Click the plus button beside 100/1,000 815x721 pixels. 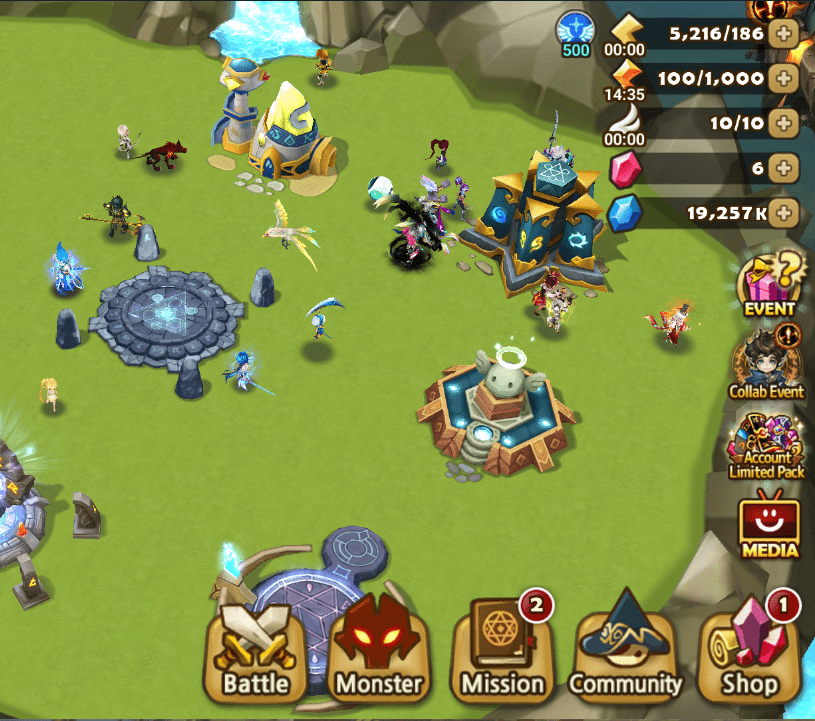784,78
